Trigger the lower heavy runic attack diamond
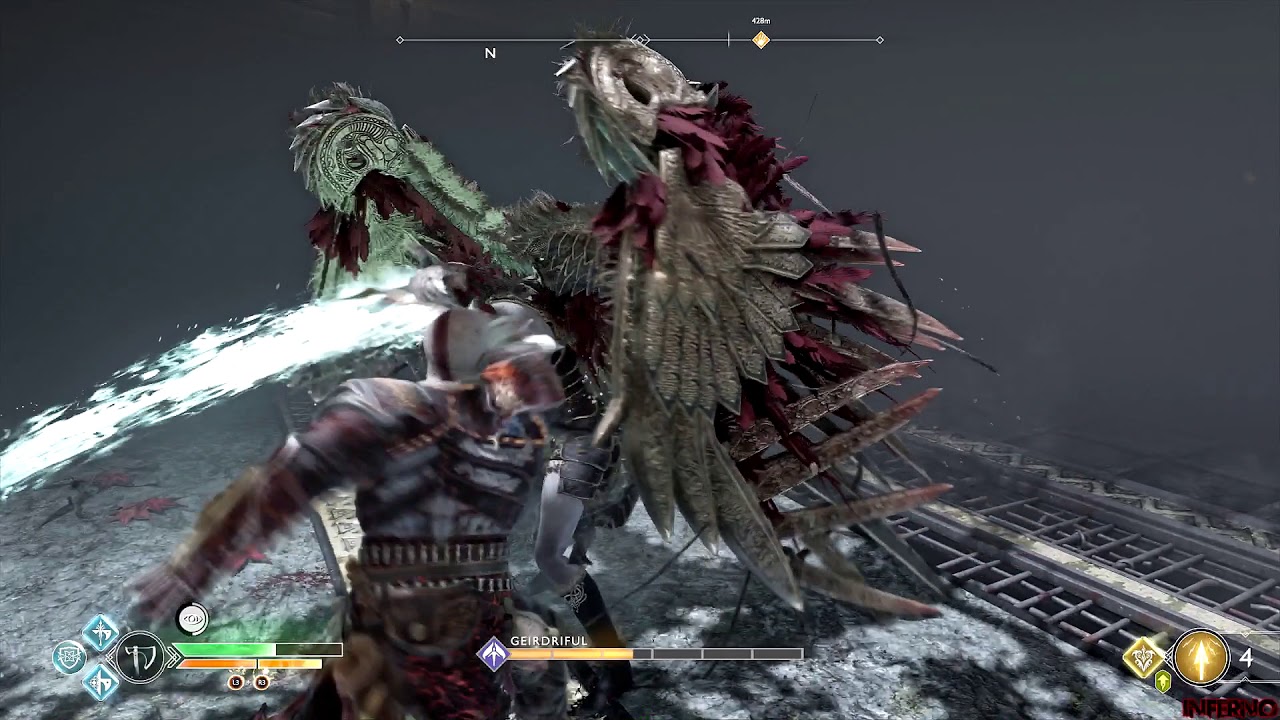The image size is (1280, 720). 100,683
